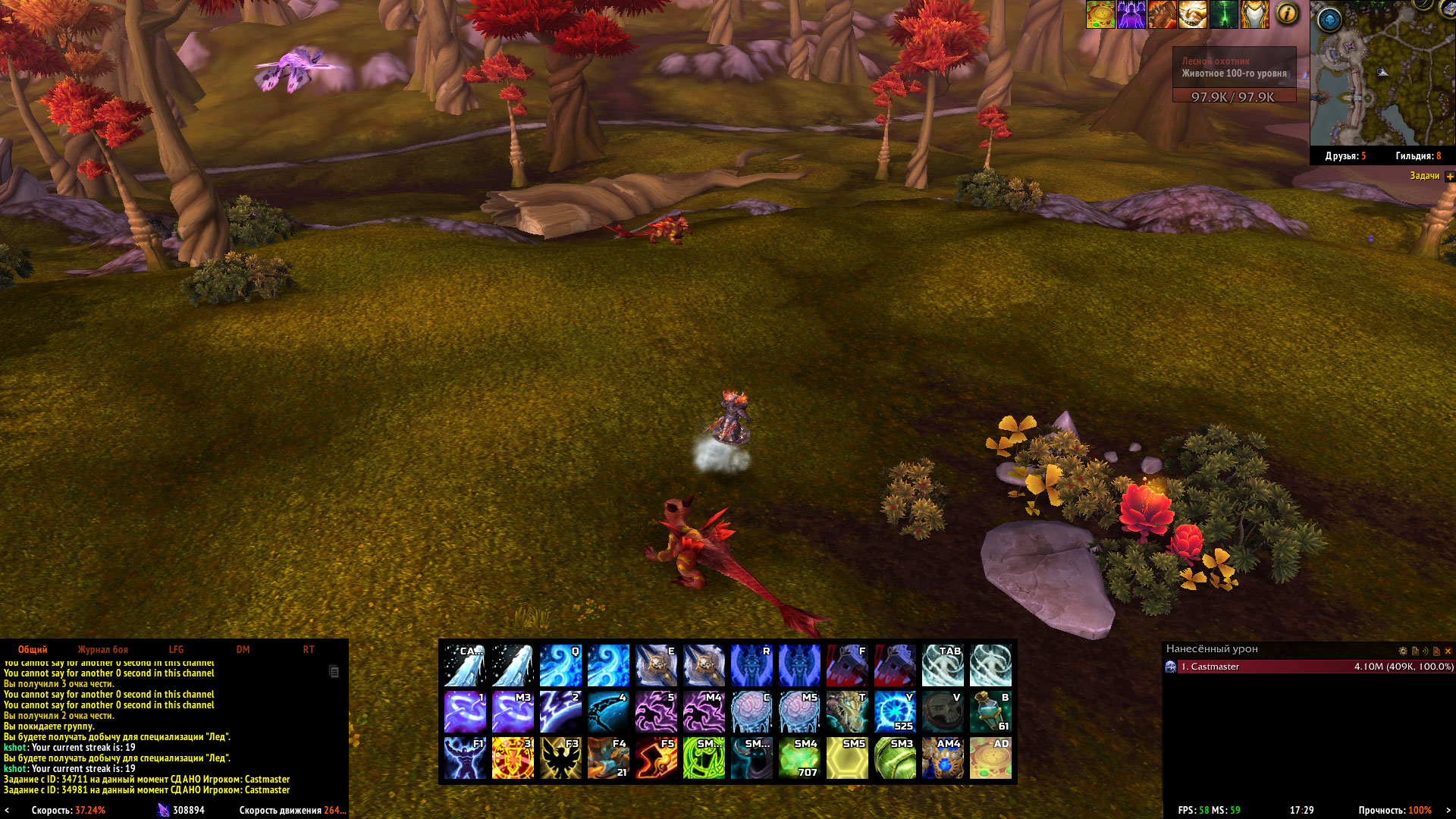Activate the dragon head ability
This screenshot has width=1456, height=819.
click(847, 711)
